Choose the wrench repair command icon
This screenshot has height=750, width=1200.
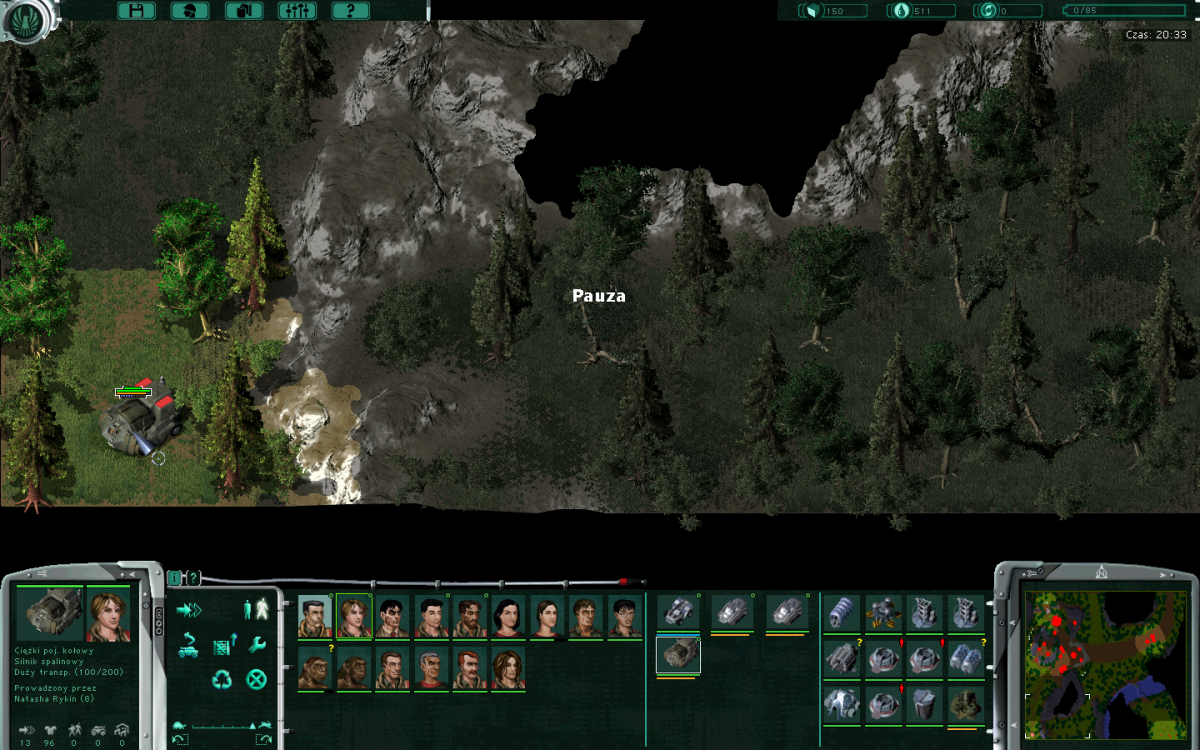click(257, 643)
